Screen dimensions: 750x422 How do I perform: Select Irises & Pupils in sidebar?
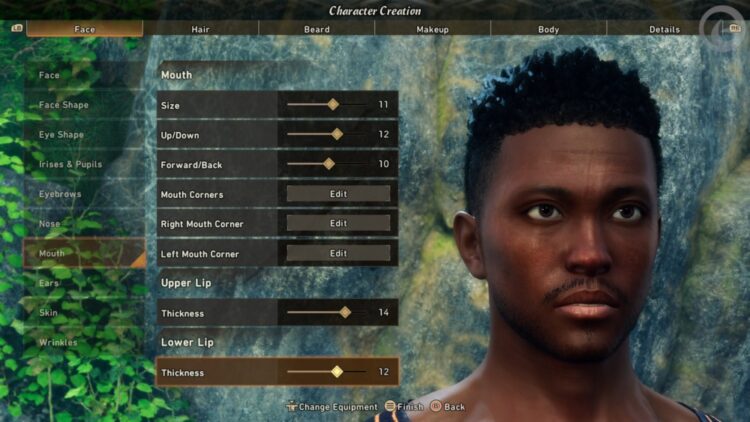click(70, 164)
